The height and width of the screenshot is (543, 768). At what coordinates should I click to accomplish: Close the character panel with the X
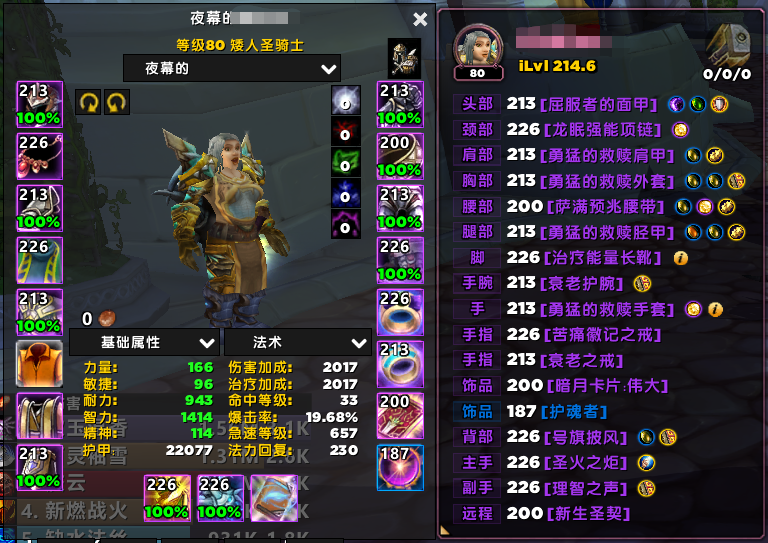420,19
